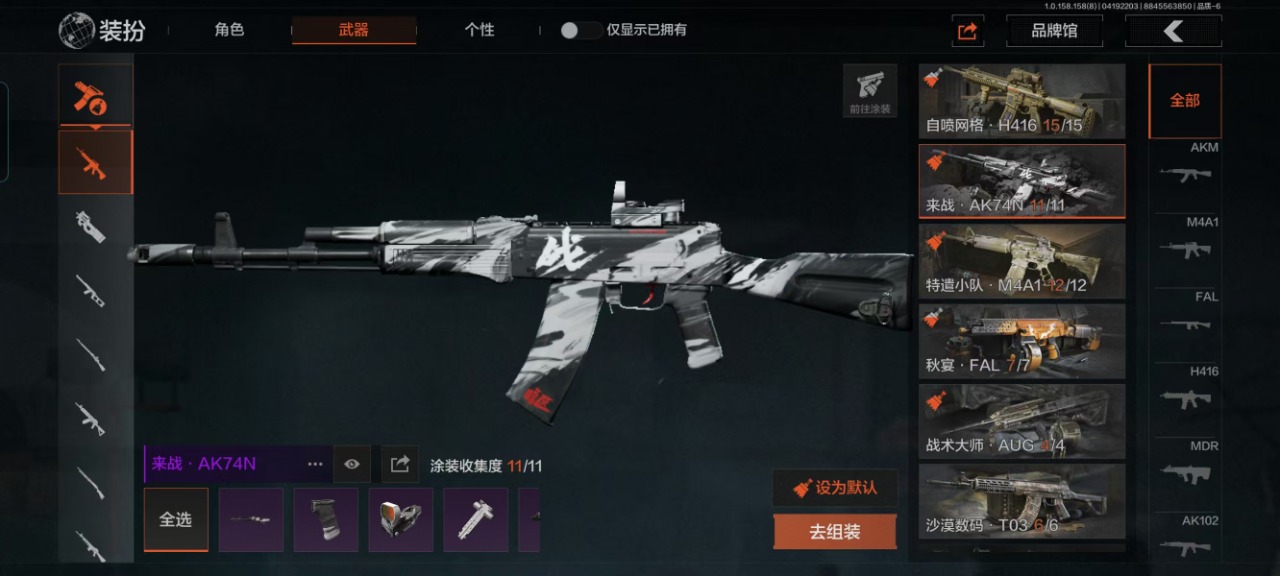This screenshot has height=576, width=1280.
Task: Pick the 战术大师 AUG skin
Action: click(x=1021, y=421)
